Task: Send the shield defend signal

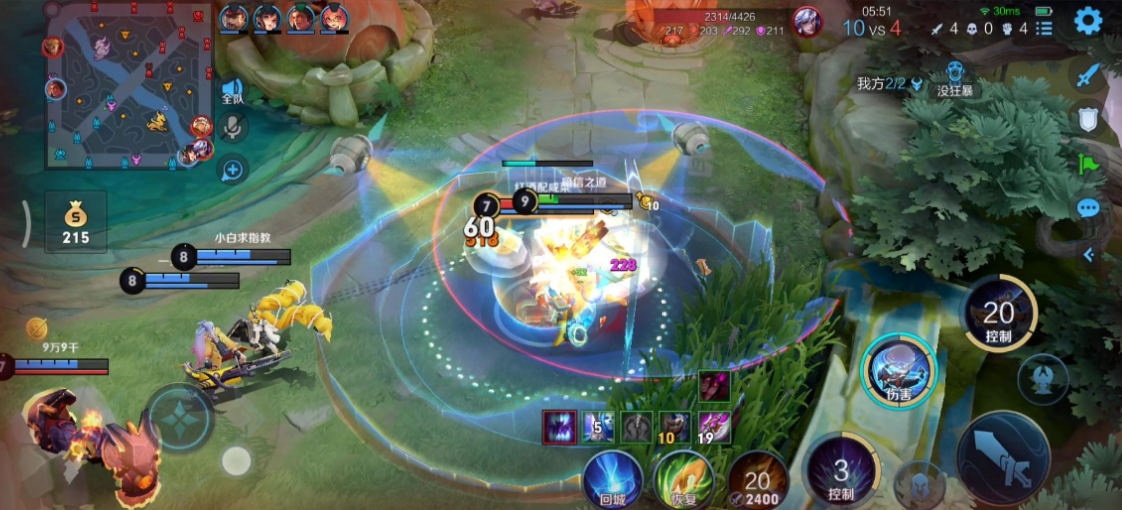Action: (1088, 120)
